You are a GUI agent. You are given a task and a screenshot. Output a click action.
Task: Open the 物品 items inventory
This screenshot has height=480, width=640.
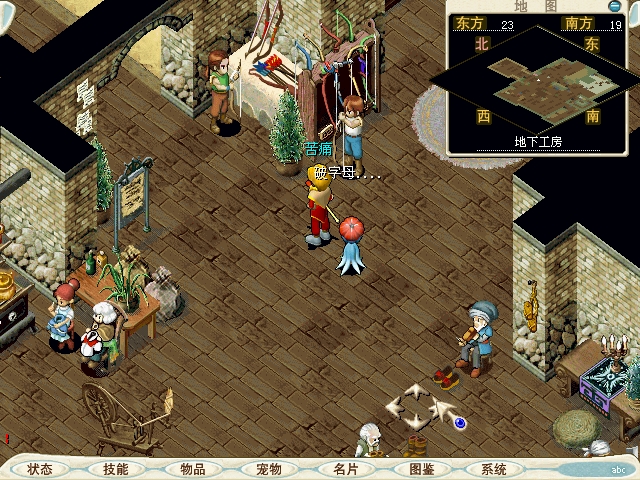click(192, 469)
